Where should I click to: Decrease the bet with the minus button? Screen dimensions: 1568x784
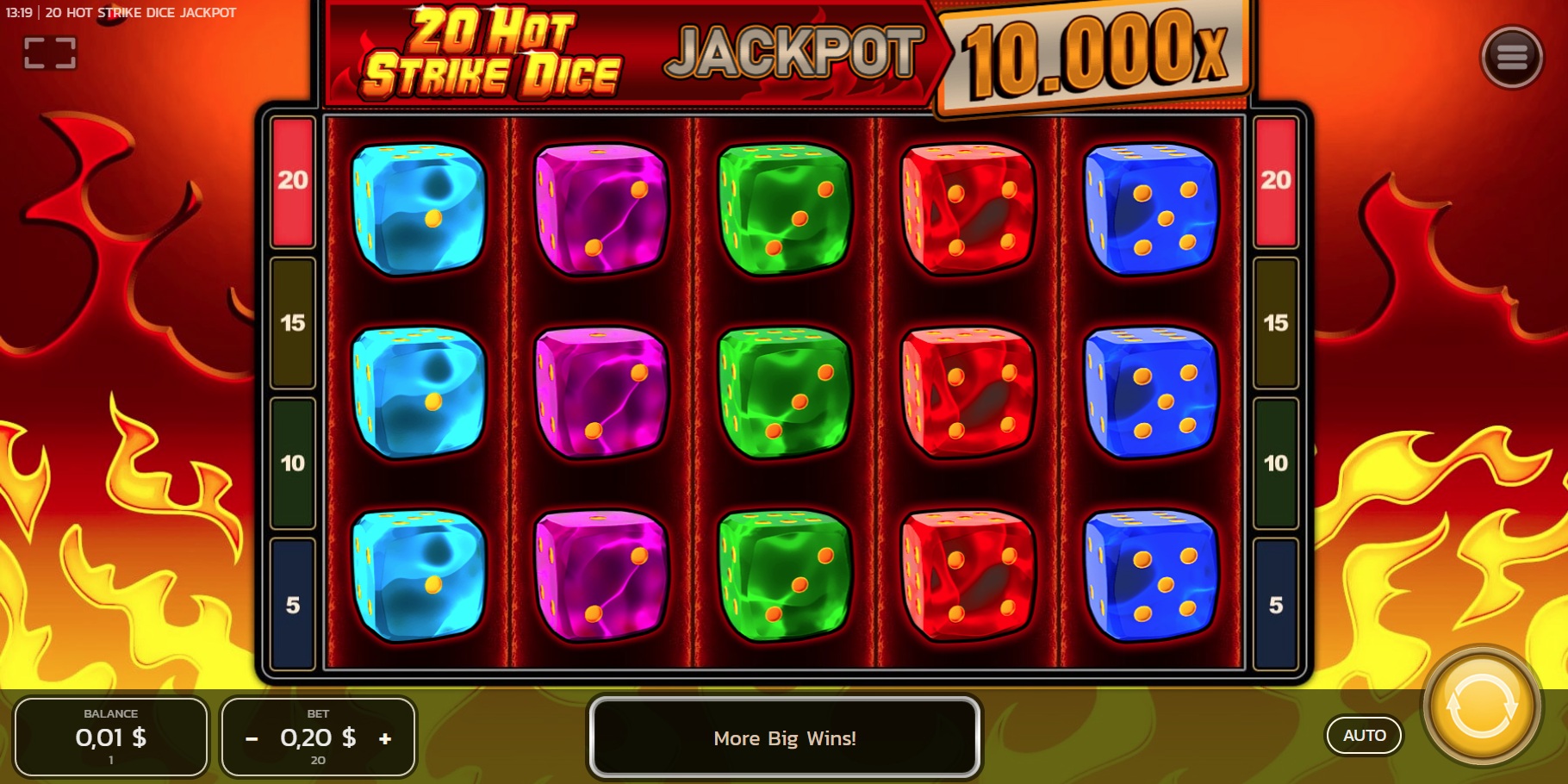click(x=252, y=738)
